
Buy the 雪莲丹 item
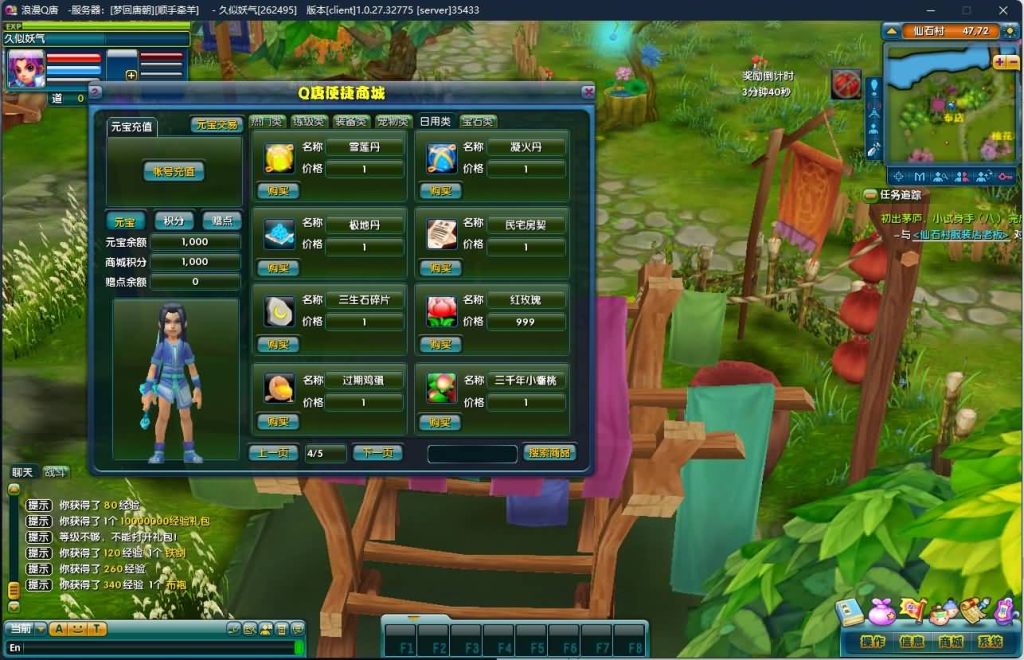277,191
